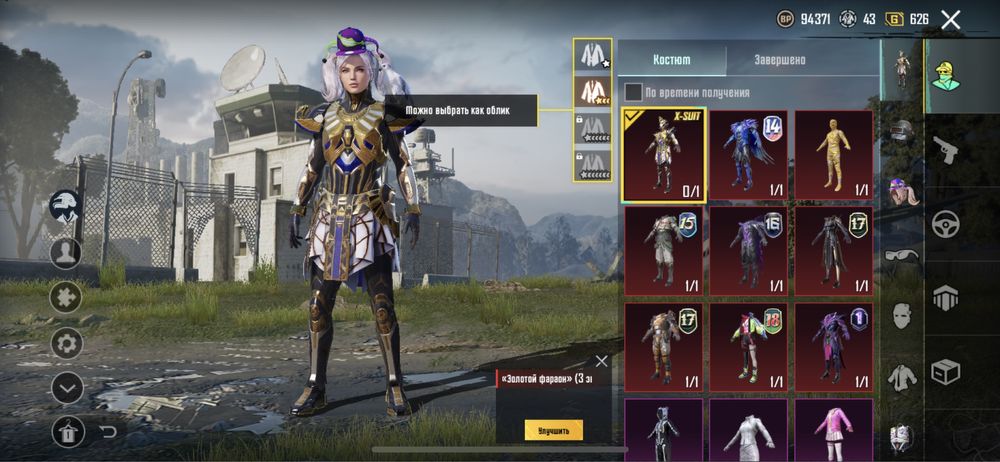Image resolution: width=1000 pixels, height=462 pixels.
Task: Choose the blue suit with level 14 badge
Action: click(x=748, y=154)
